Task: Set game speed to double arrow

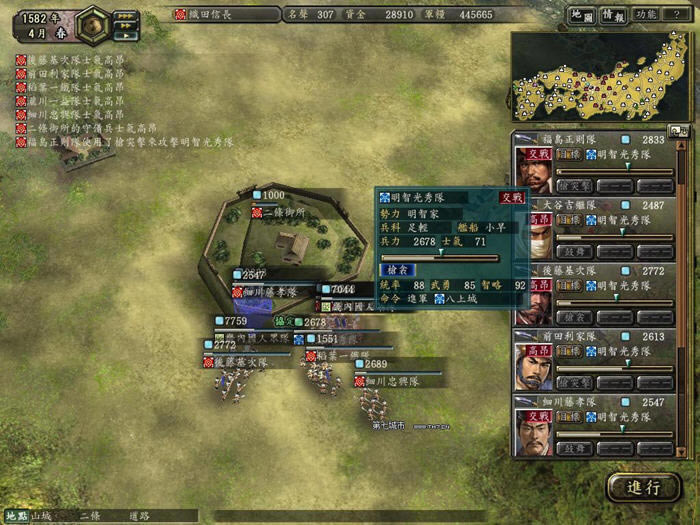Action: (125, 25)
